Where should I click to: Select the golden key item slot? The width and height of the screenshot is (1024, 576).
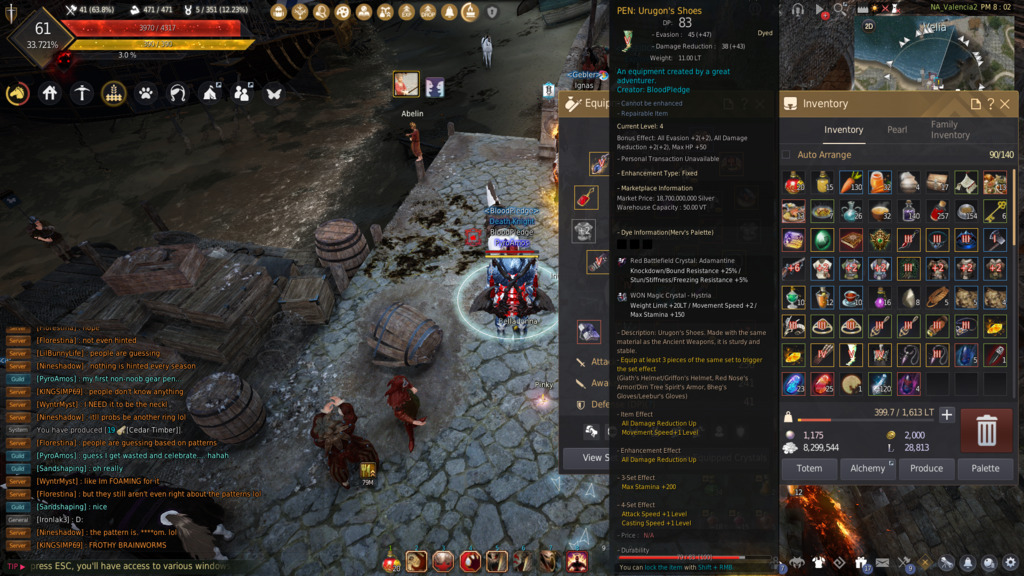[995, 211]
